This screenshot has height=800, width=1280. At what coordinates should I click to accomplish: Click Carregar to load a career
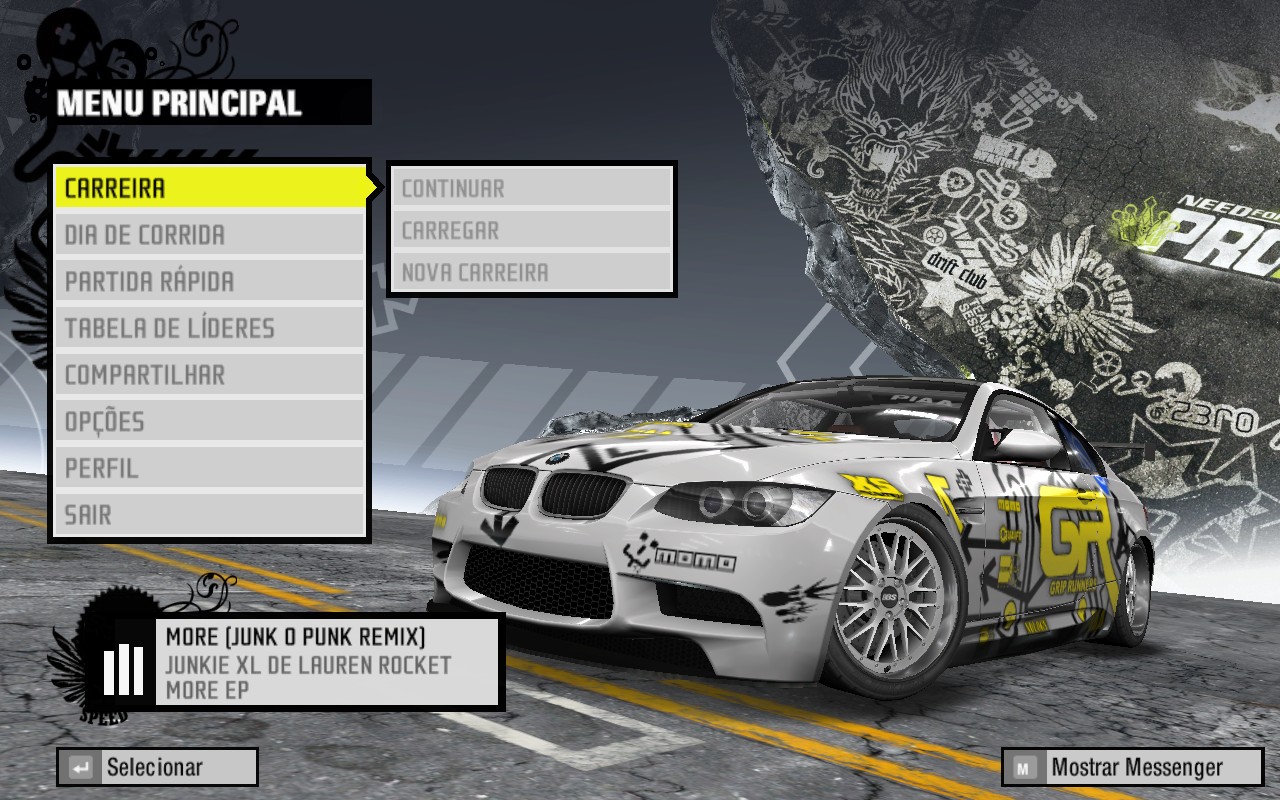click(533, 230)
